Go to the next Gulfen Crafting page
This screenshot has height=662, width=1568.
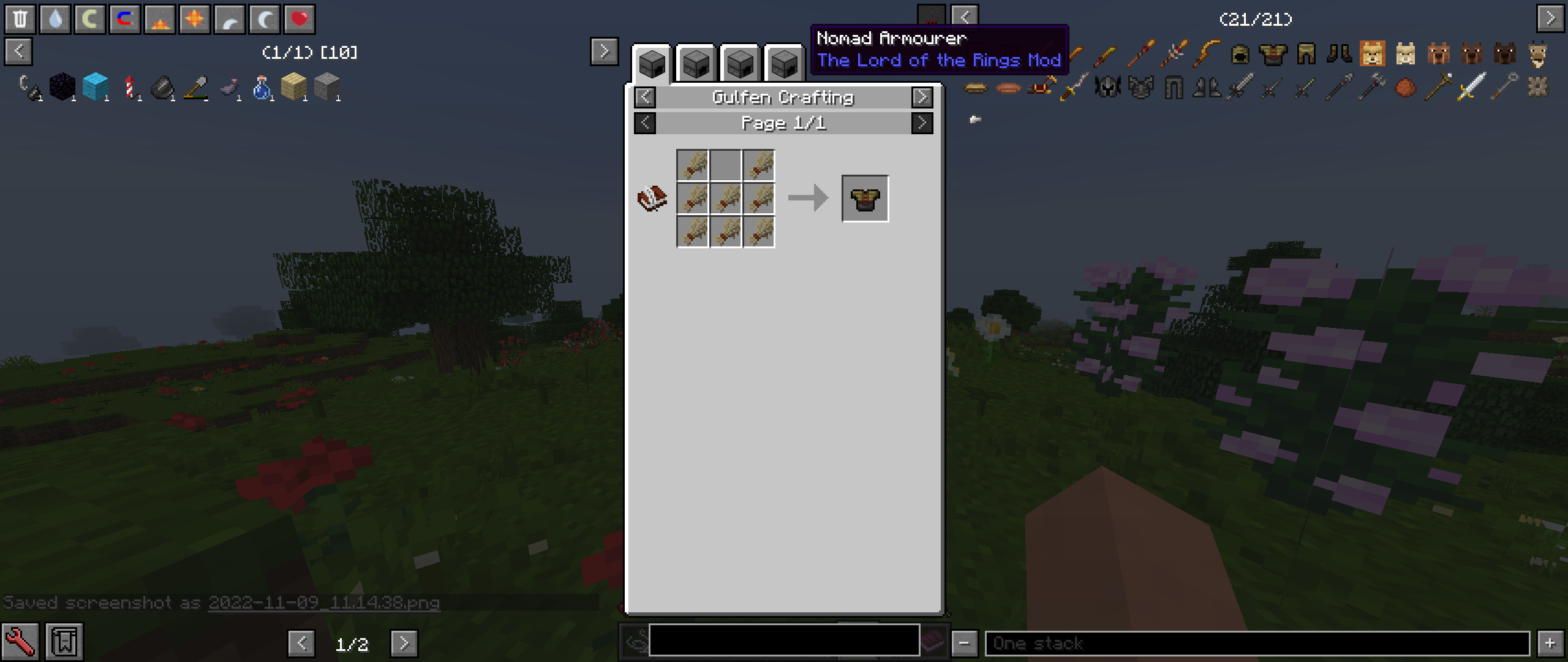coord(922,123)
